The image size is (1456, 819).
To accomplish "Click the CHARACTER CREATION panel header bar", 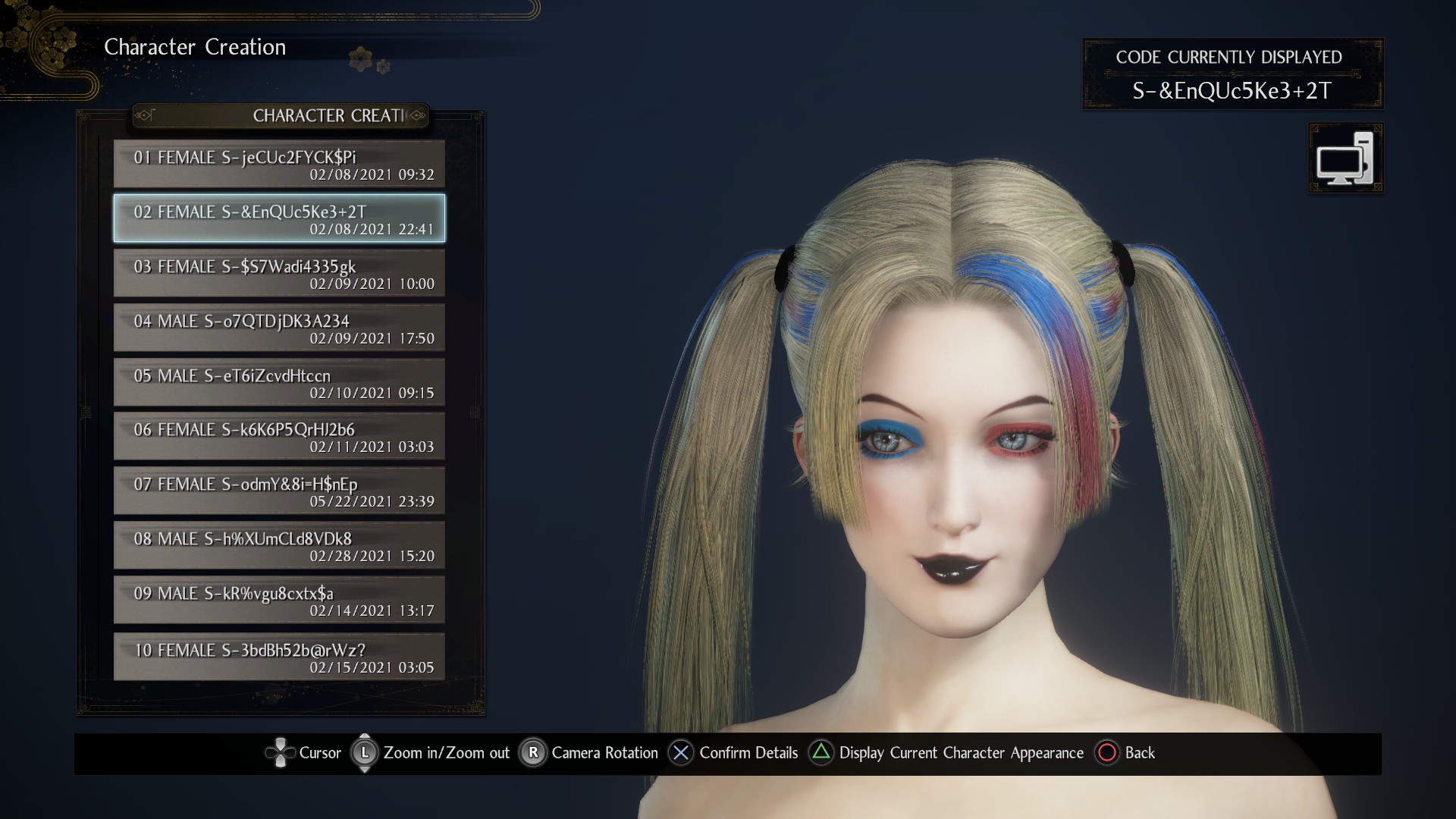I will pyautogui.click(x=280, y=115).
